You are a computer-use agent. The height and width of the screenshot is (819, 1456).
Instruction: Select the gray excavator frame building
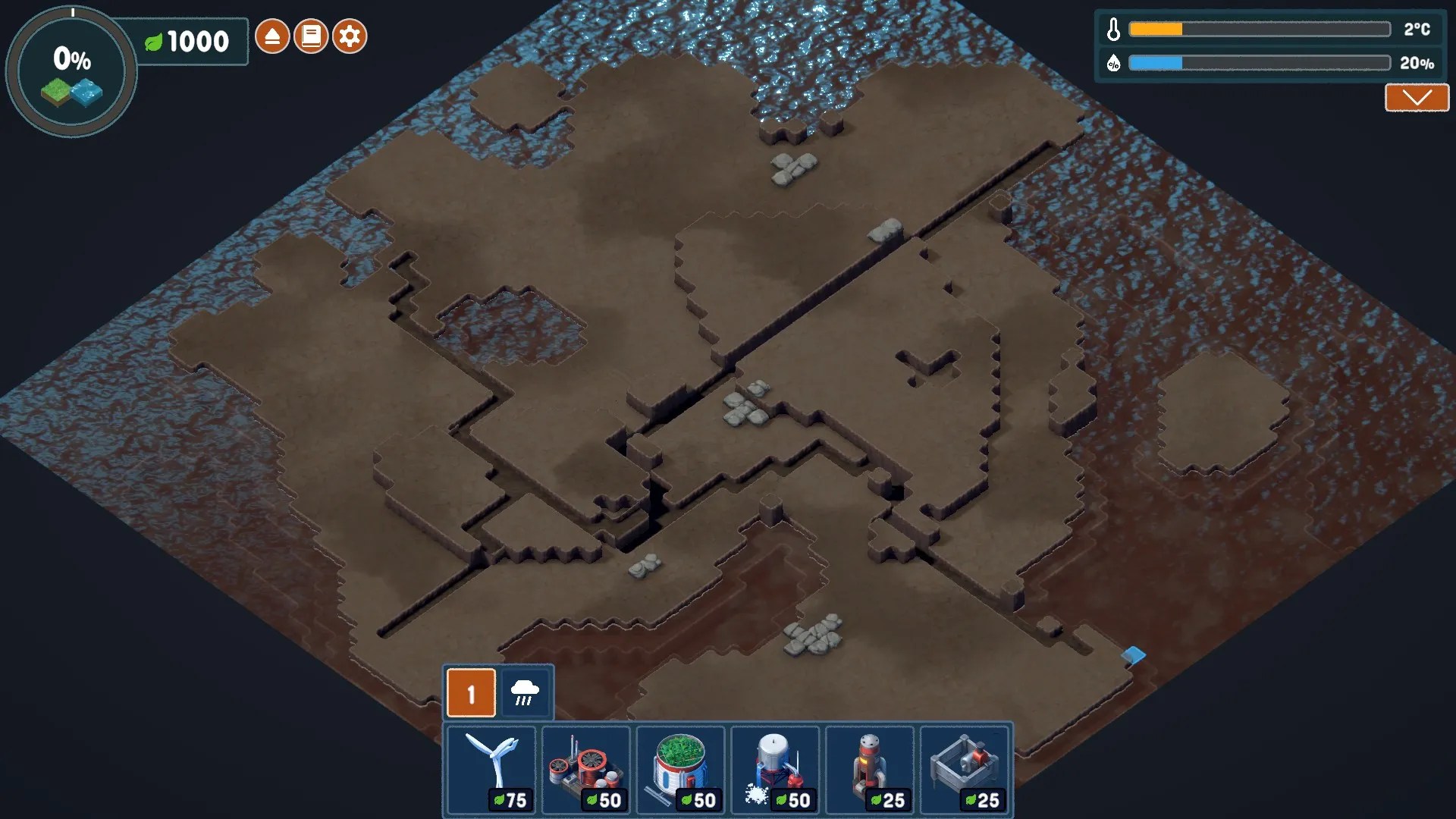(965, 770)
